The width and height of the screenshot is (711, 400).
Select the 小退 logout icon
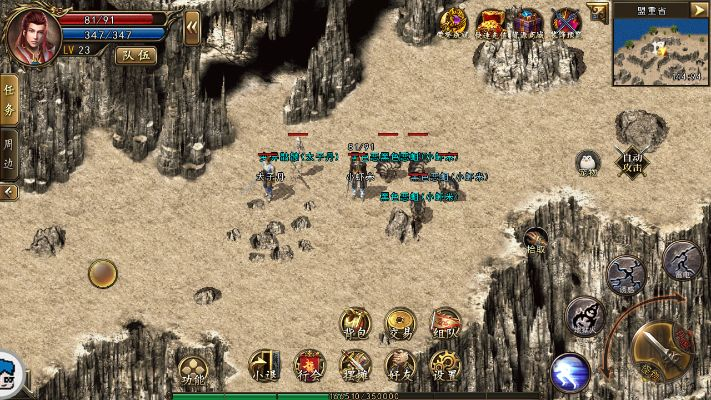click(x=264, y=366)
